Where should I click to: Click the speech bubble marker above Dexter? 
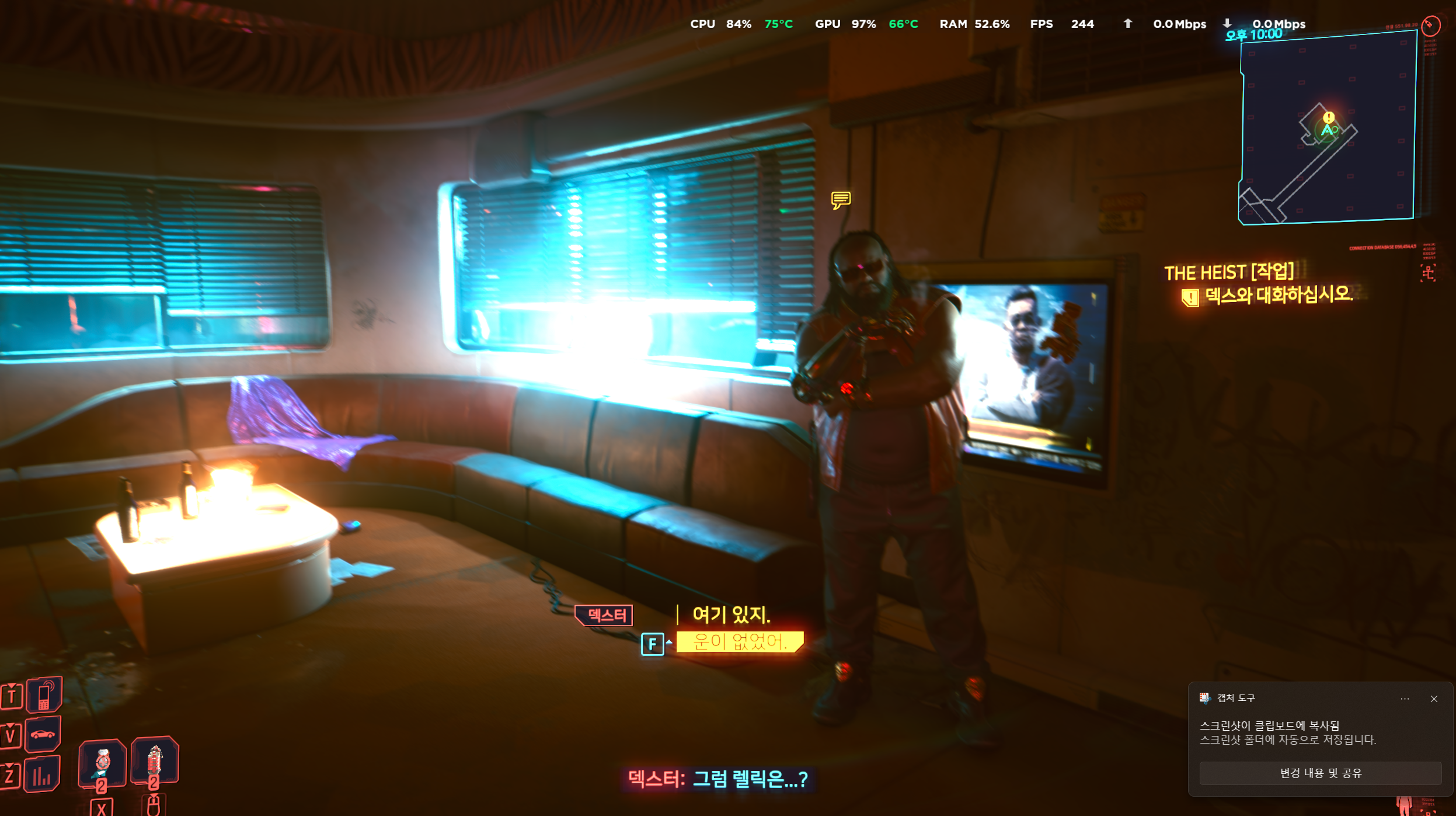[x=841, y=200]
